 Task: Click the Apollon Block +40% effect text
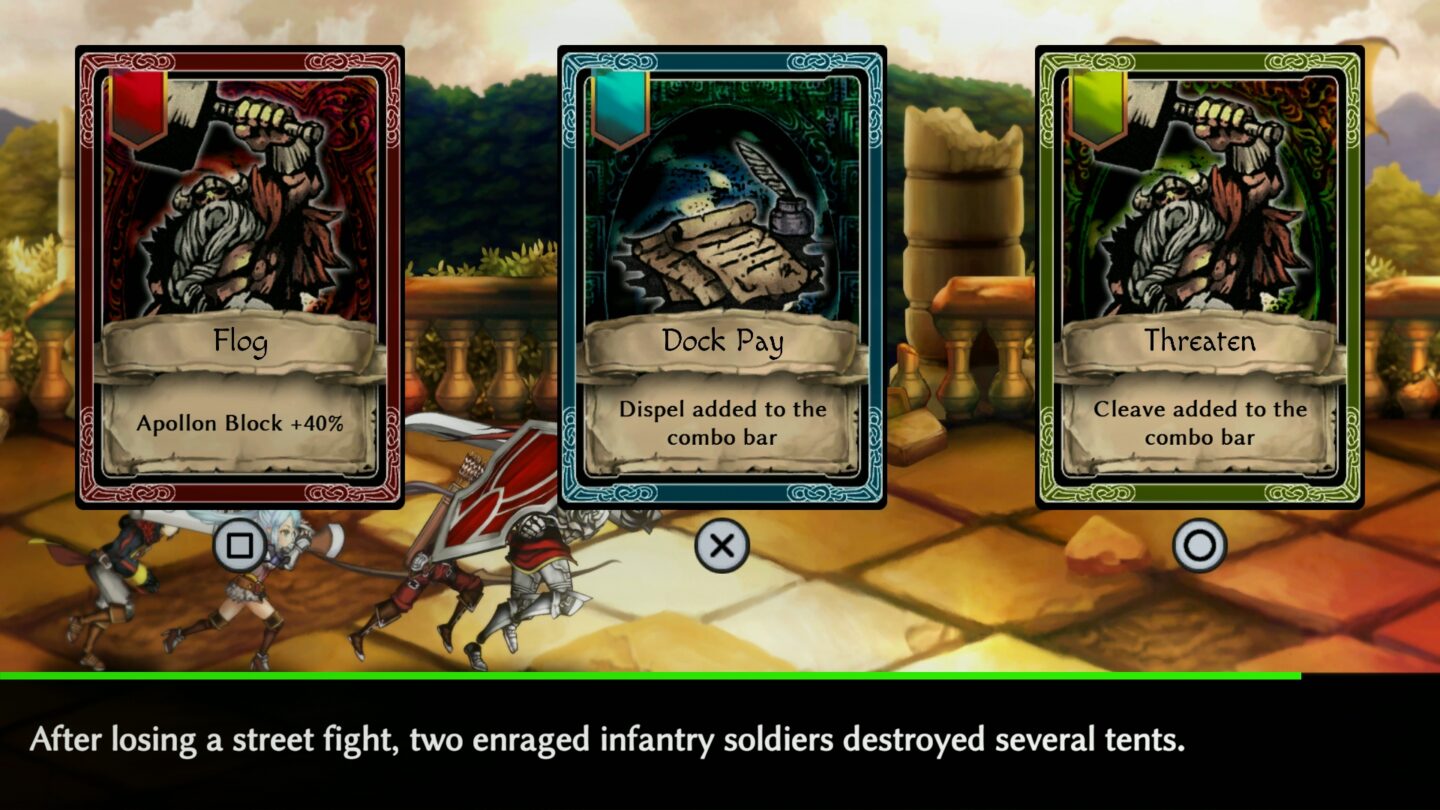238,423
